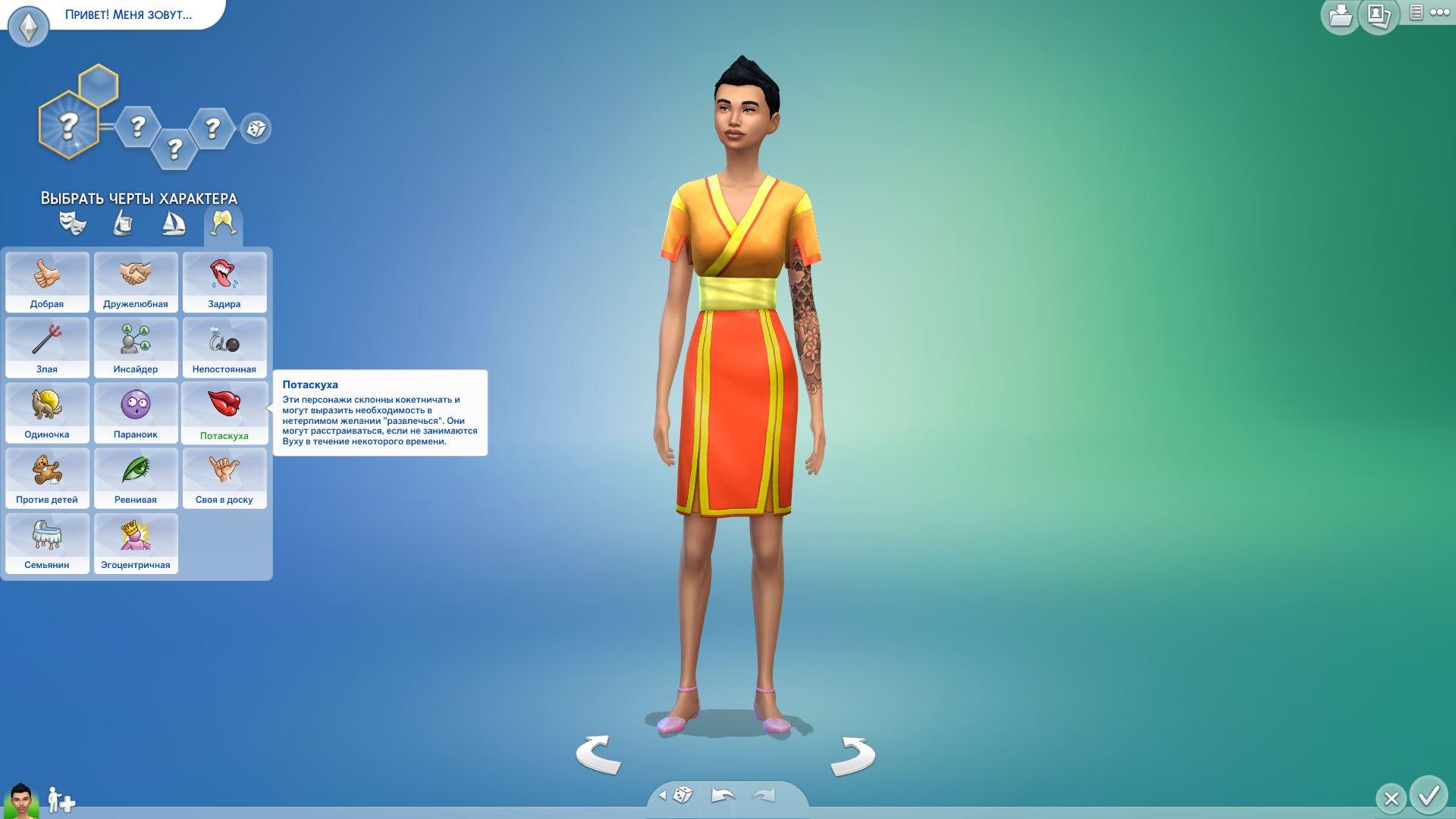
Task: Open the sailboat trait category tab
Action: click(x=174, y=224)
